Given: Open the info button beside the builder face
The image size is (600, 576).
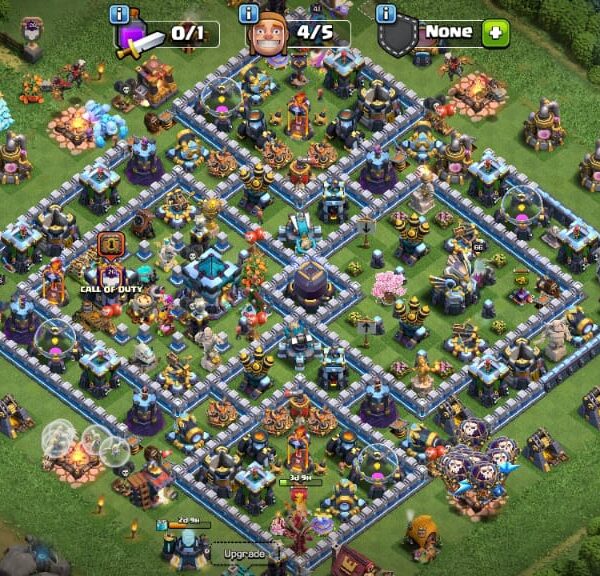Looking at the screenshot, I should coord(249,13).
